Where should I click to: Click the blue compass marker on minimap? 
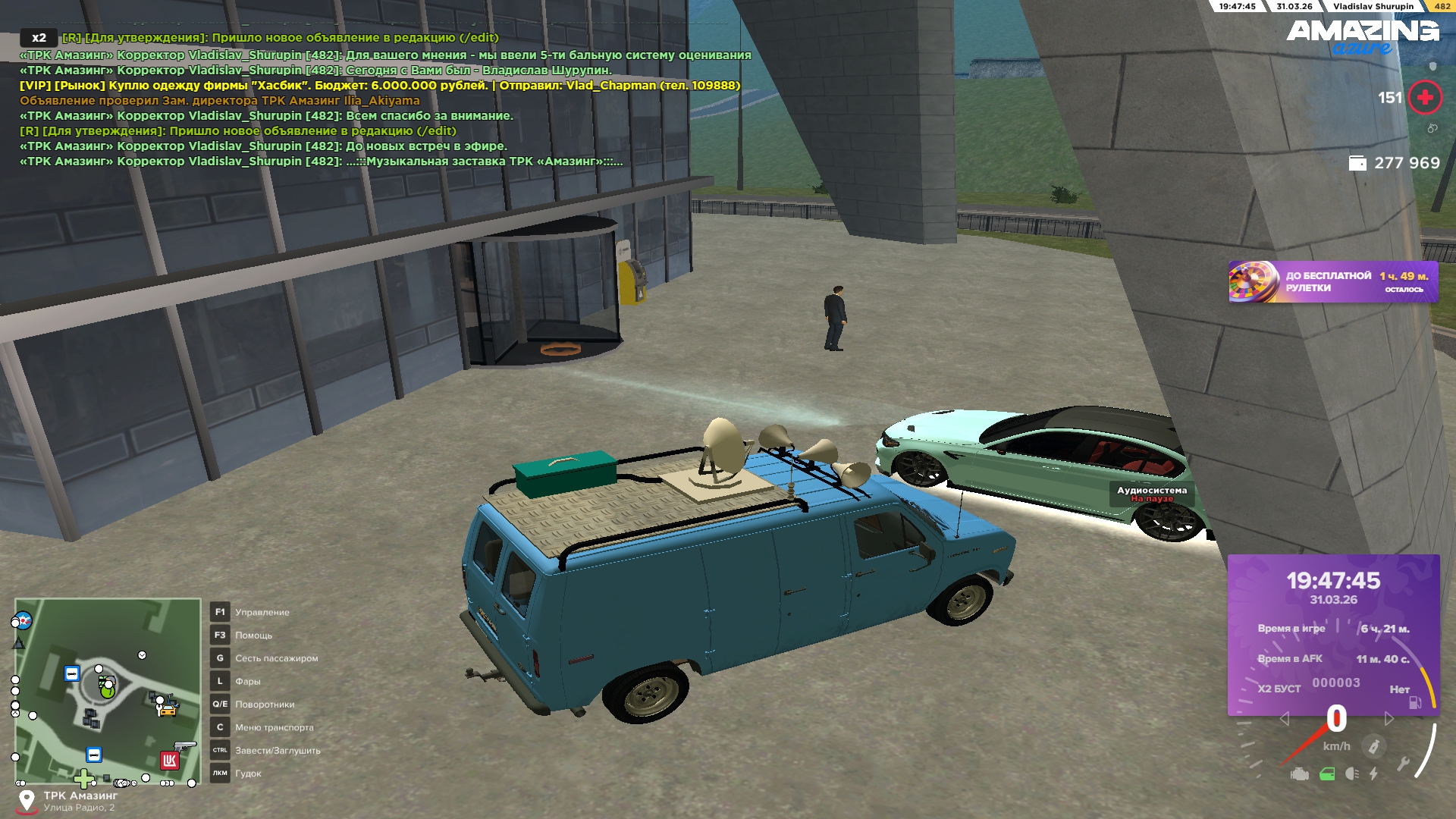[24, 620]
